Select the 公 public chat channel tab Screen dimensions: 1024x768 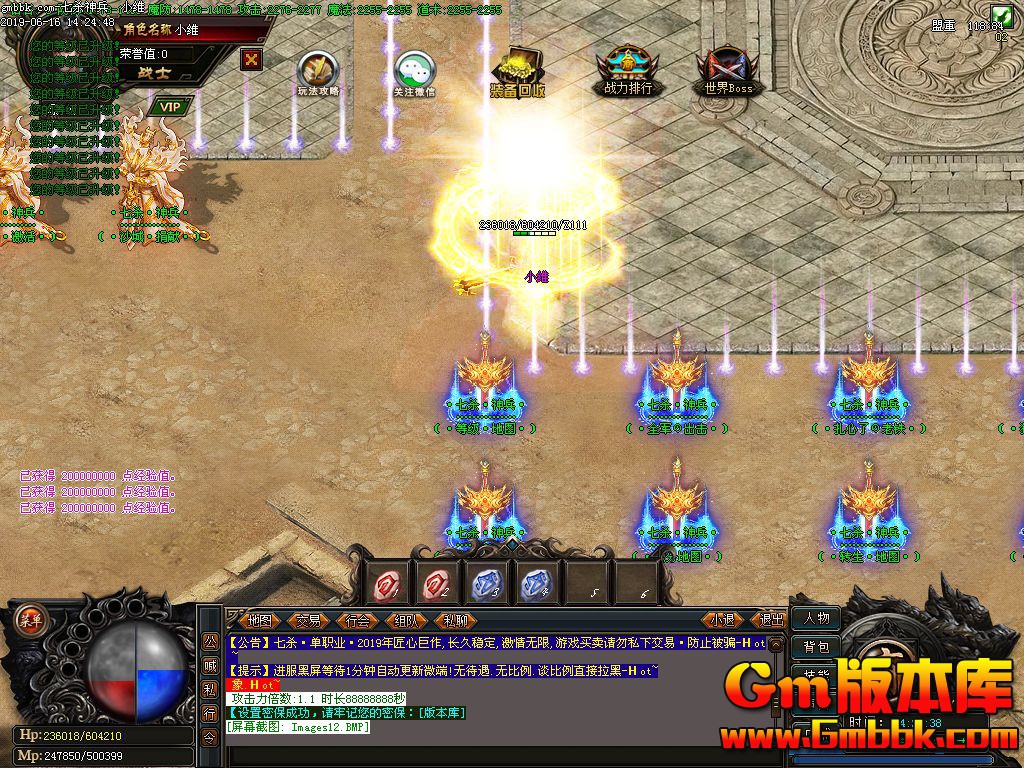click(x=210, y=640)
